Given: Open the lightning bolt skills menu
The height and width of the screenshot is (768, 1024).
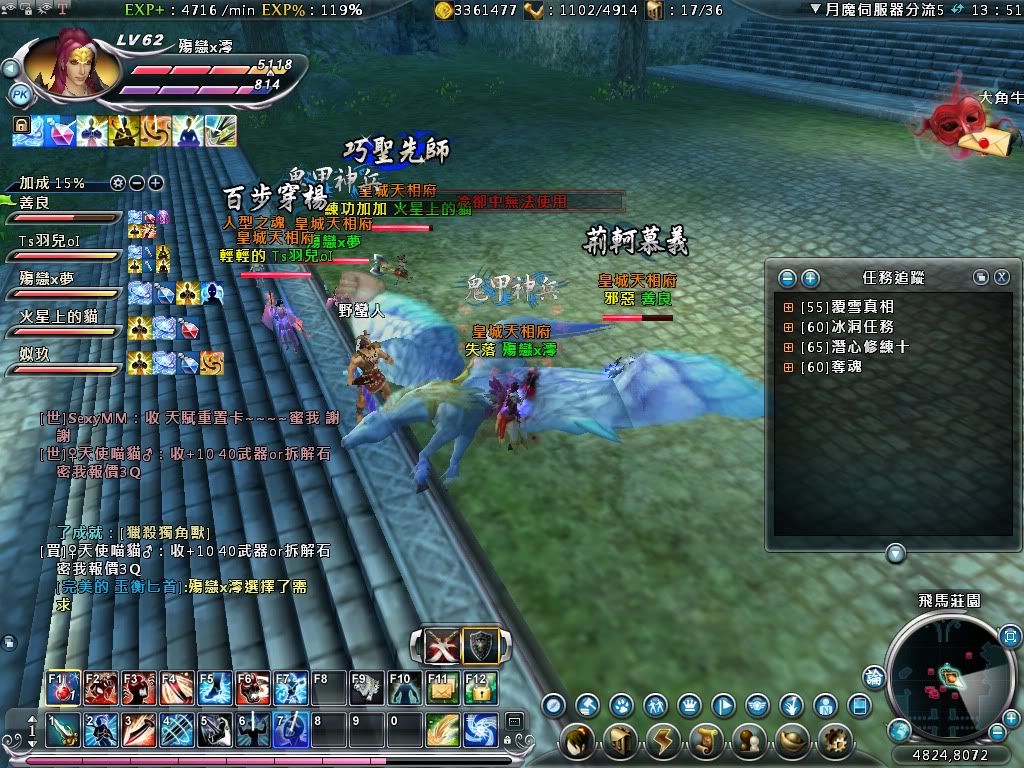Looking at the screenshot, I should pyautogui.click(x=662, y=742).
